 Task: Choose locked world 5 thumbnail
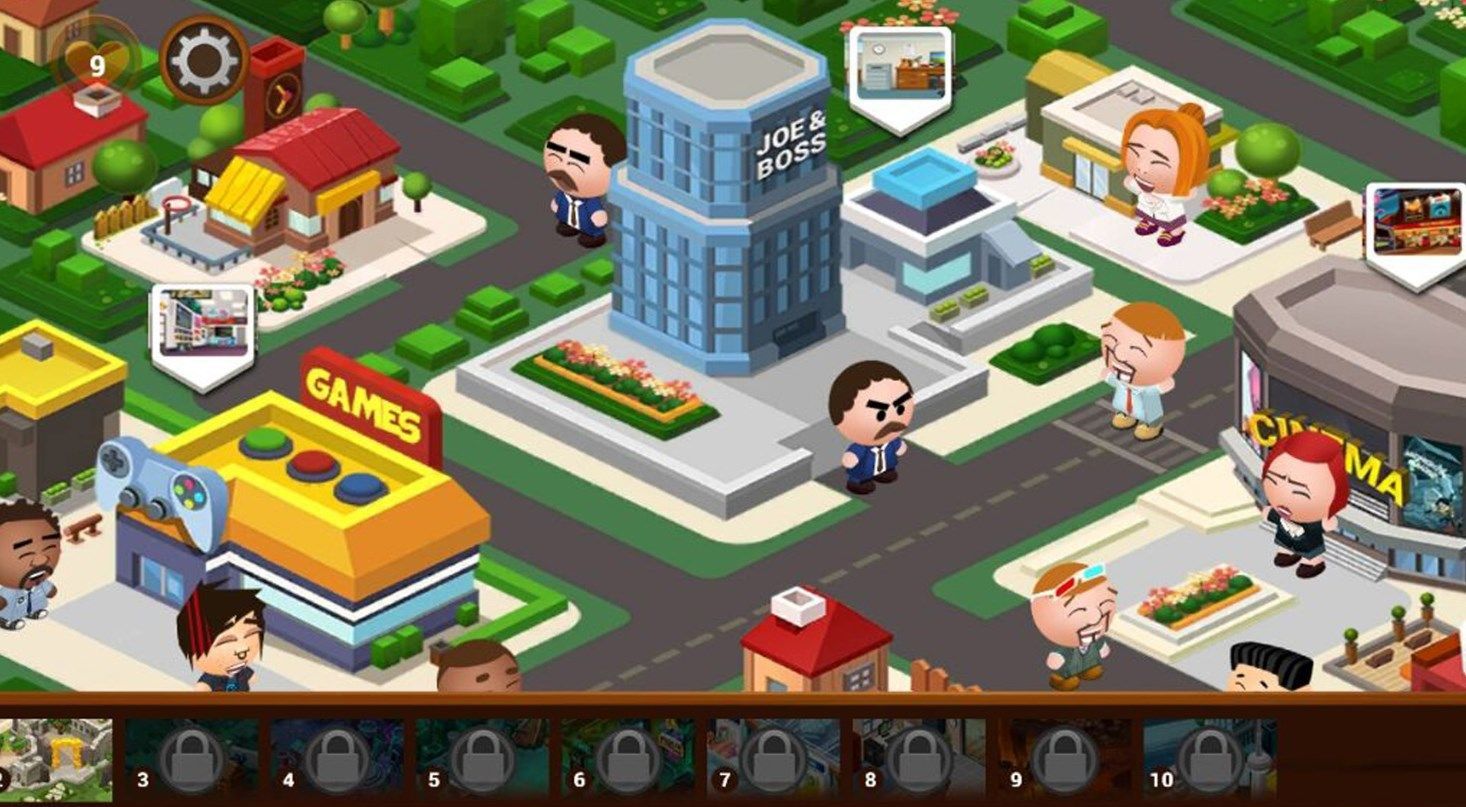click(x=482, y=760)
